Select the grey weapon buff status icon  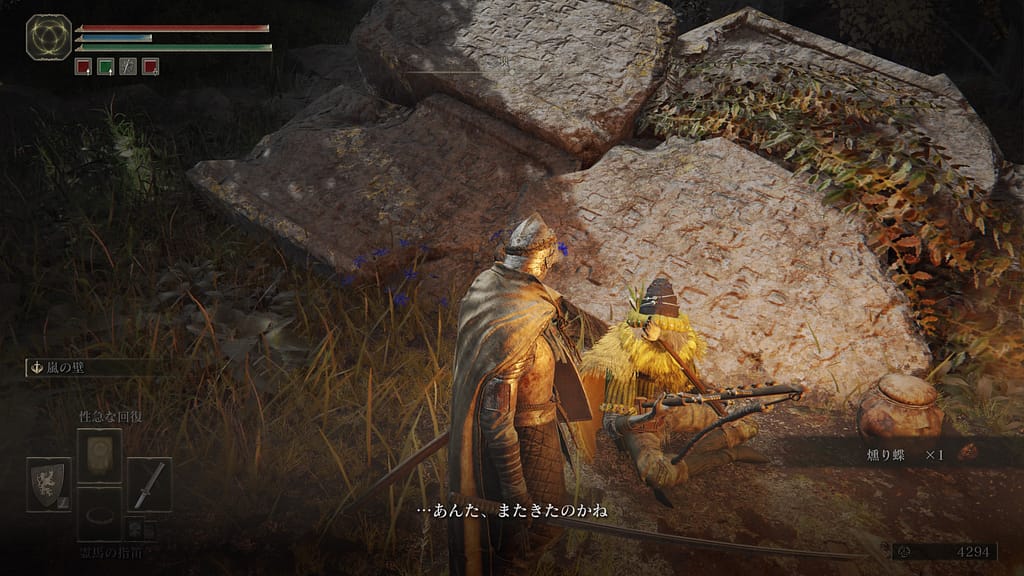tap(128, 67)
